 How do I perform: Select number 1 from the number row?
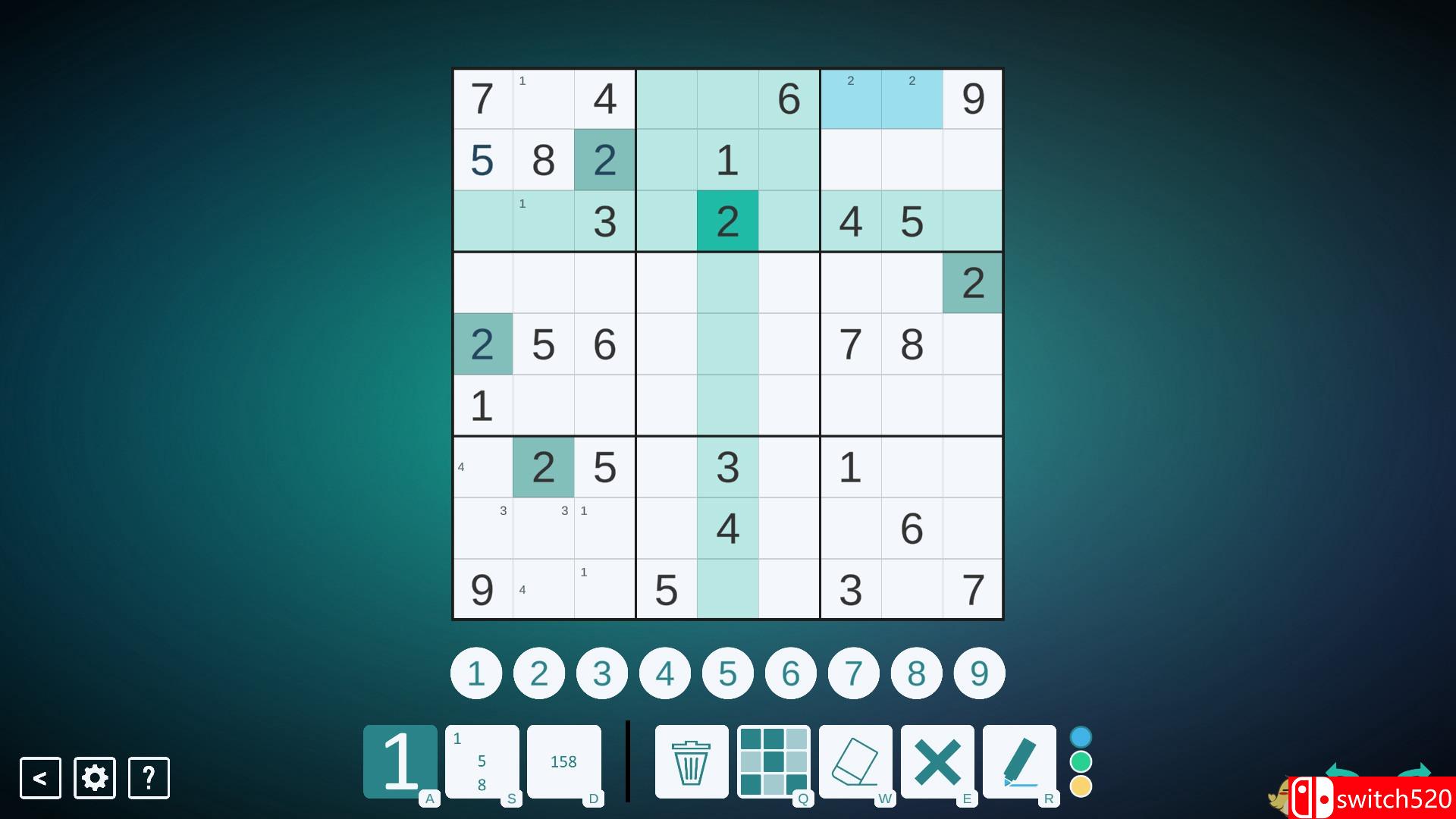(475, 673)
